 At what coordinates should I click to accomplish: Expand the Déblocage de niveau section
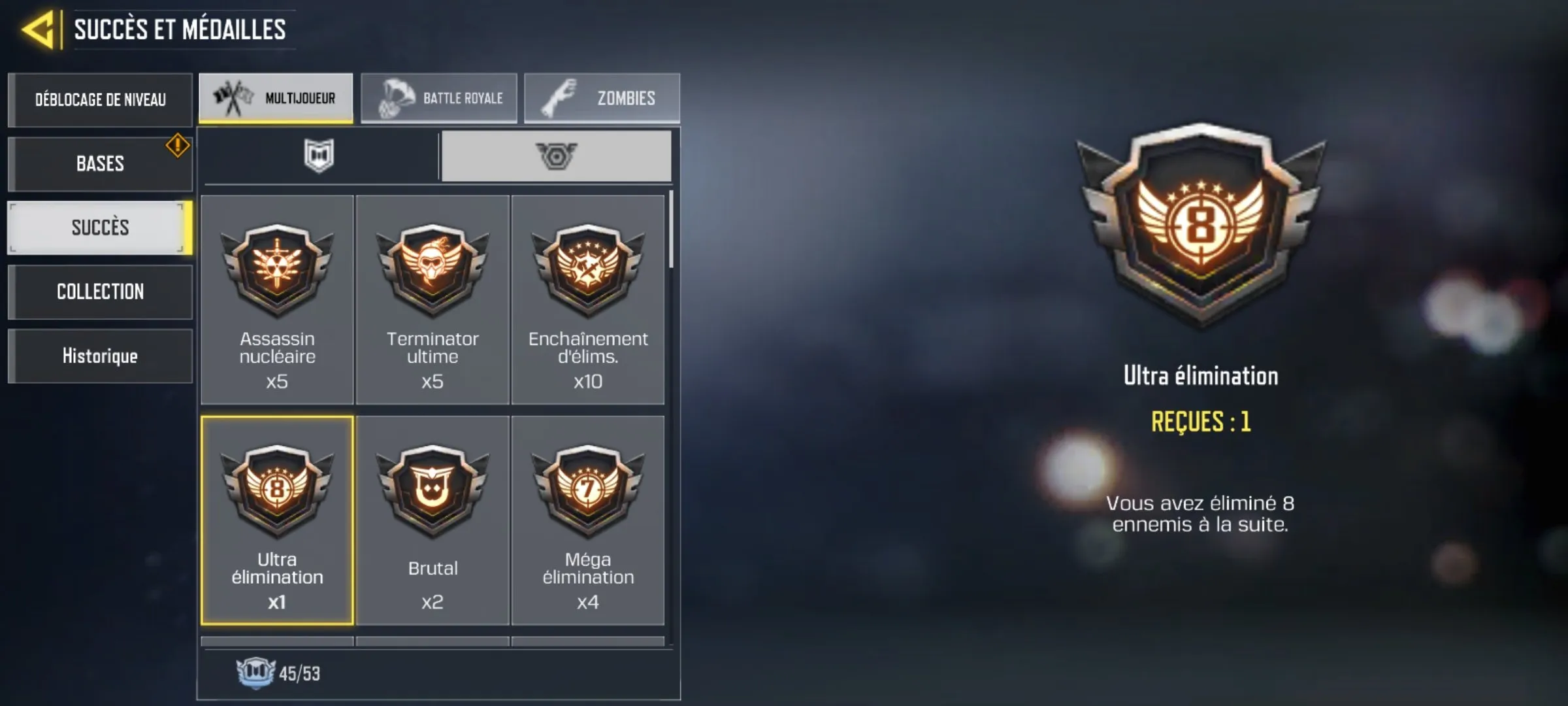(100, 99)
